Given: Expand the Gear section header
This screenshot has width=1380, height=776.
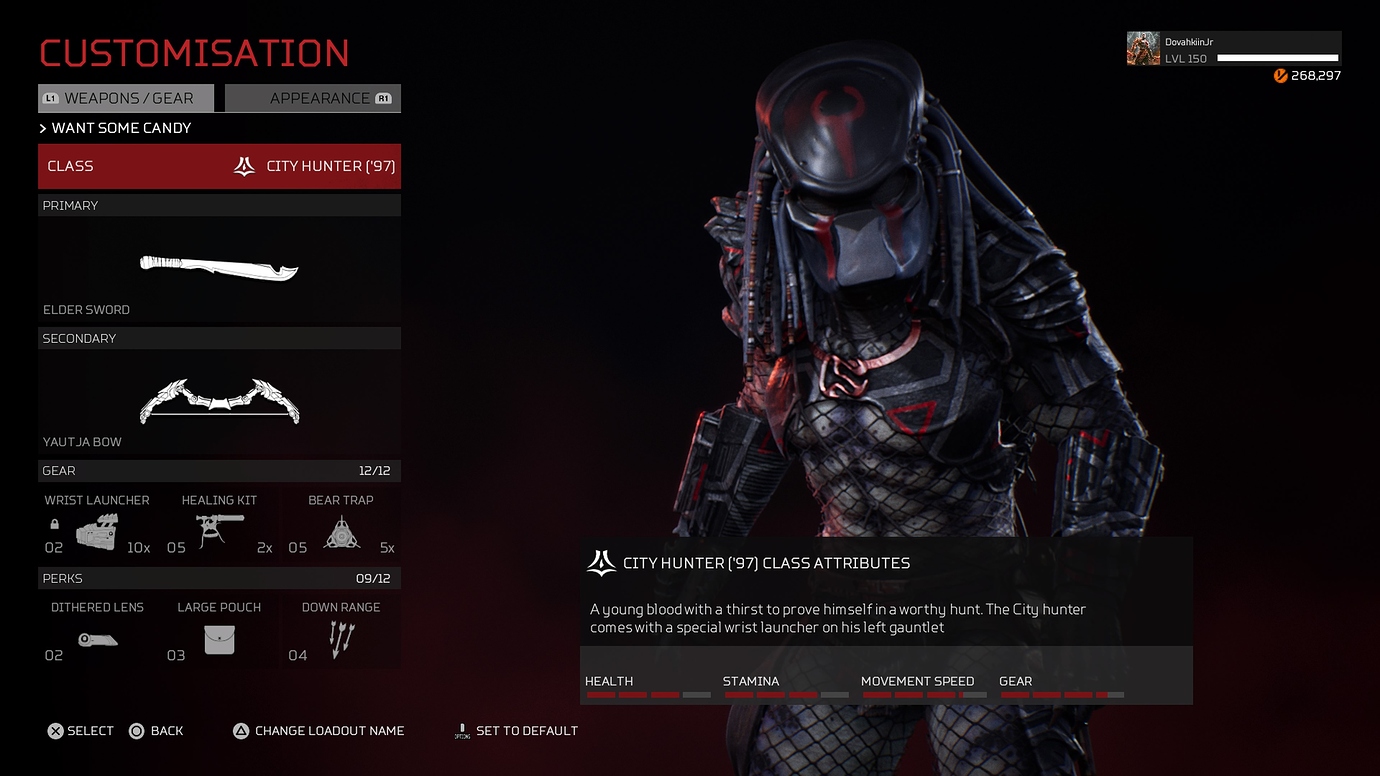Looking at the screenshot, I should pos(219,471).
